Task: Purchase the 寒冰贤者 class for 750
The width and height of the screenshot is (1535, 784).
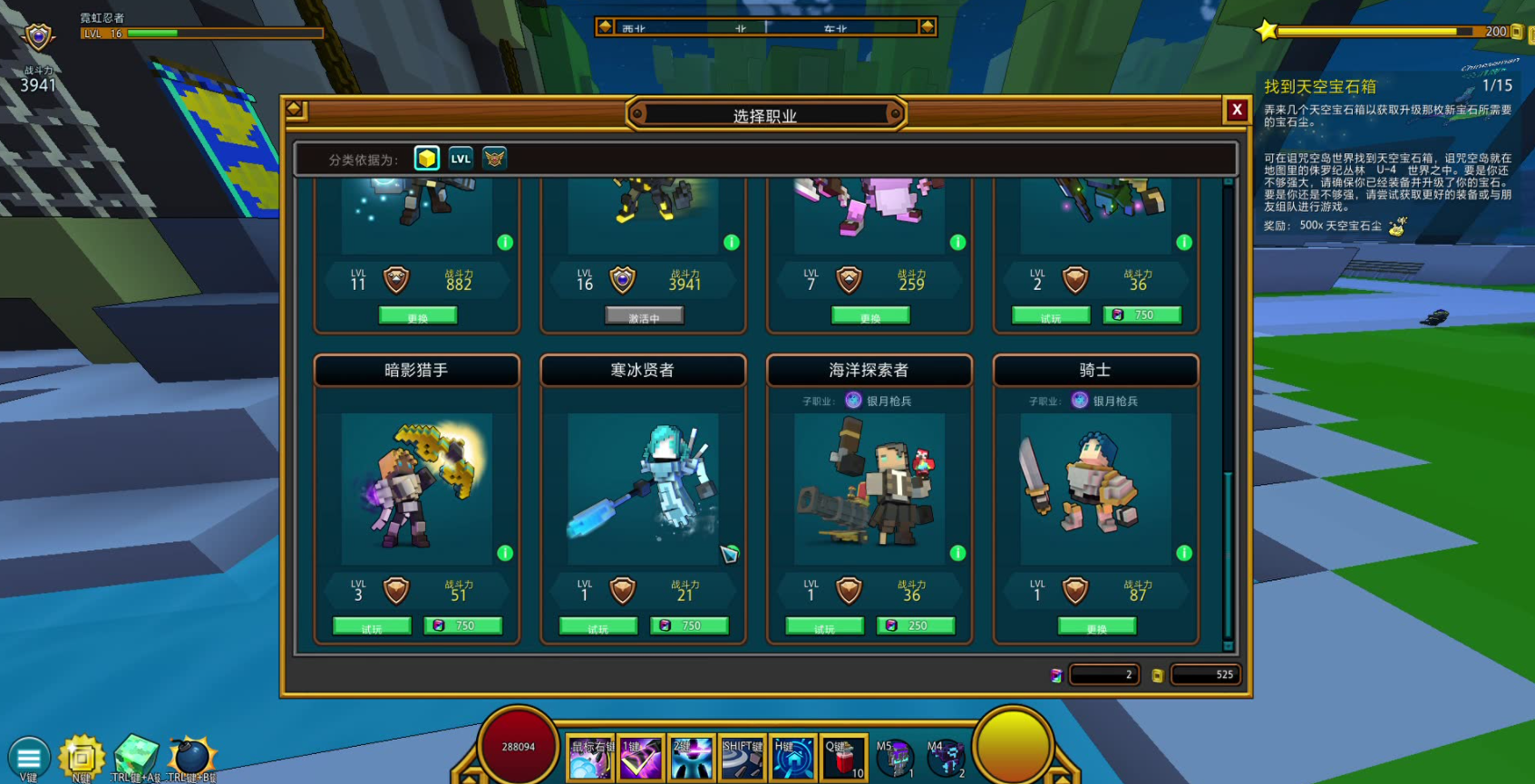Action: pyautogui.click(x=689, y=626)
